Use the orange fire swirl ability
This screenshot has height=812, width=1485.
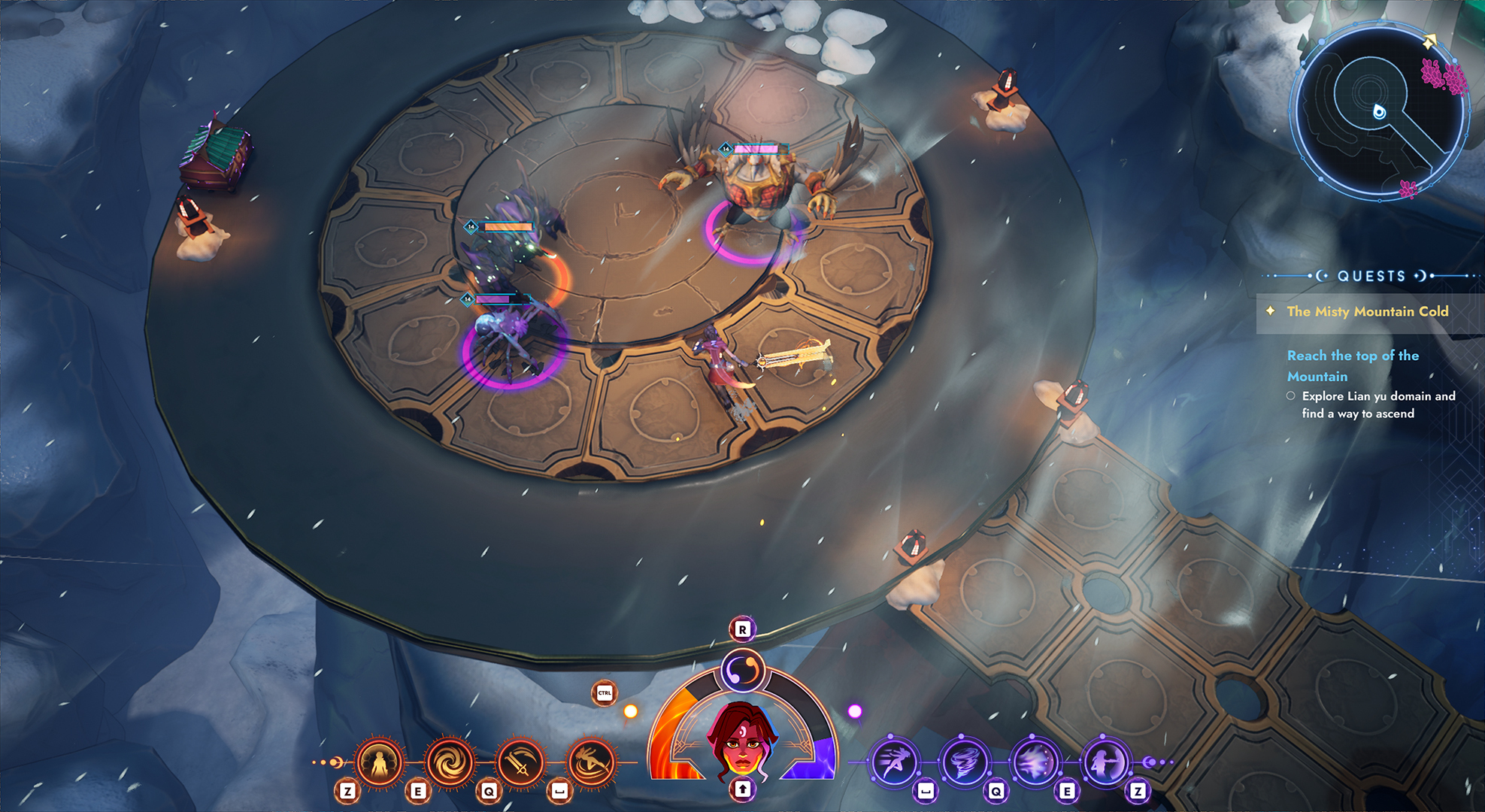(x=450, y=762)
